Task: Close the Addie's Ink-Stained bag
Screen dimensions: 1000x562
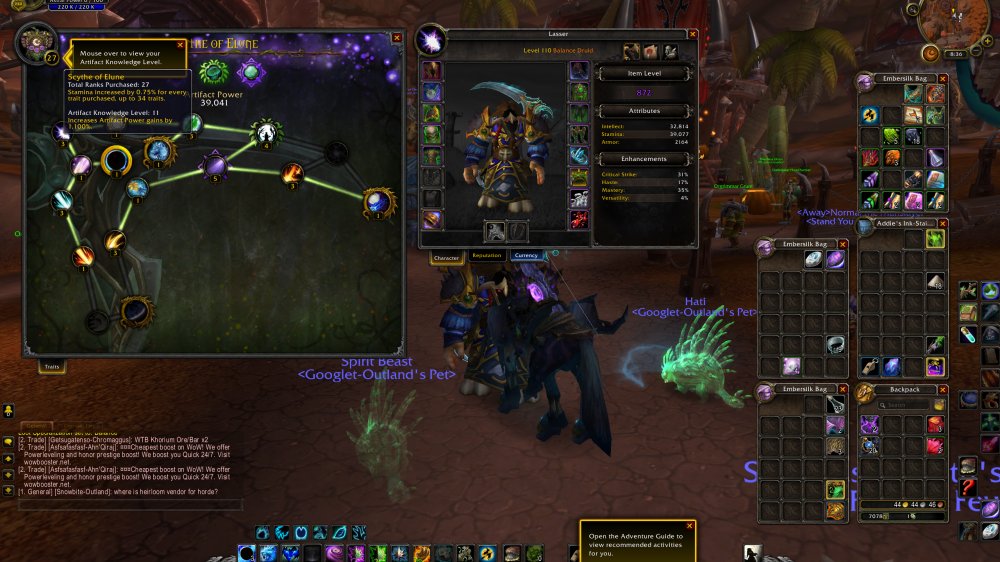Action: [x=944, y=223]
